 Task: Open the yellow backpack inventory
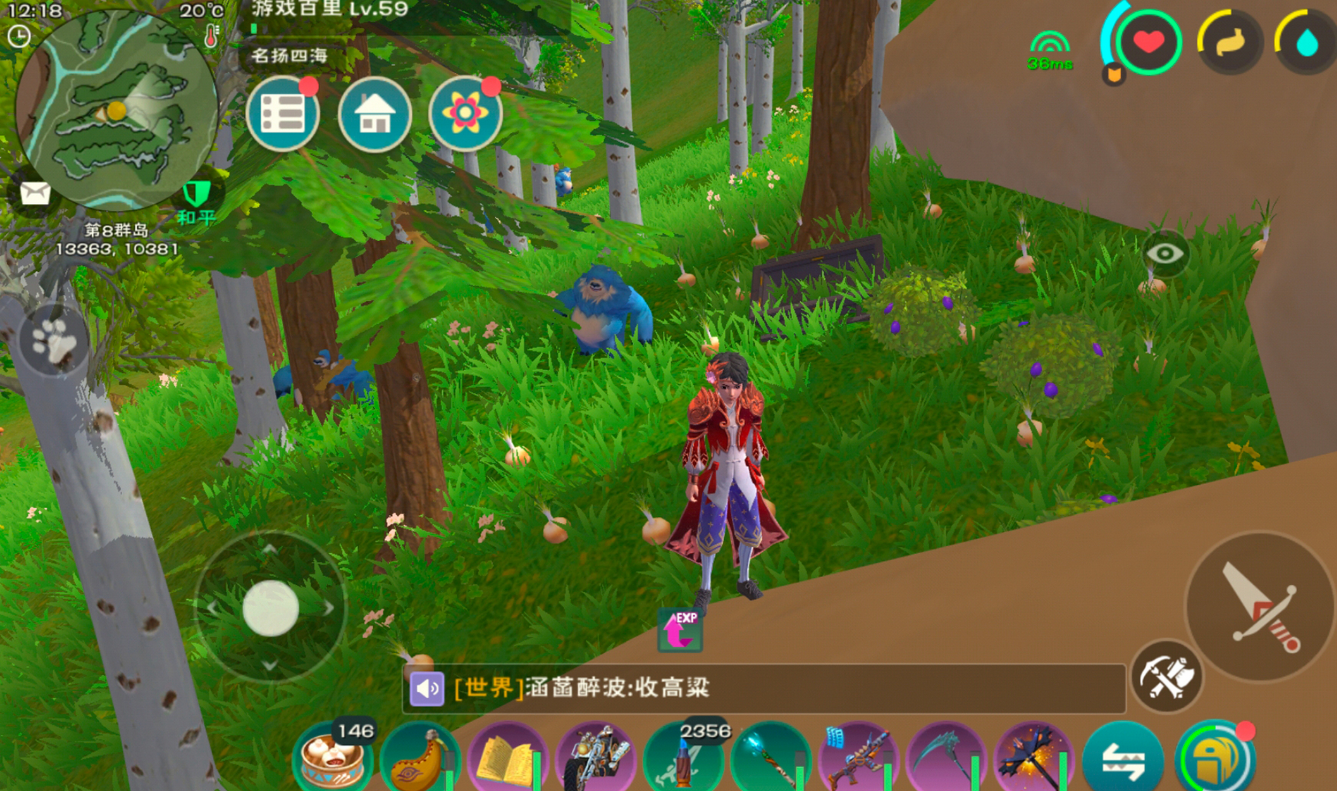(1212, 761)
